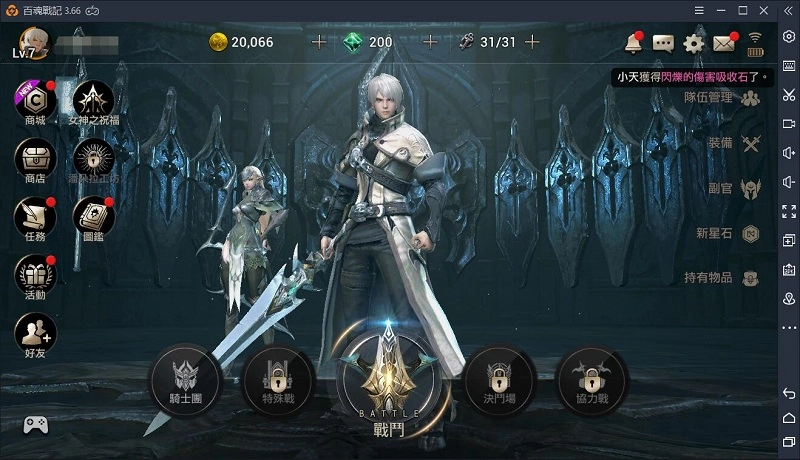Open the 商店 treasure chest store

(x=35, y=160)
